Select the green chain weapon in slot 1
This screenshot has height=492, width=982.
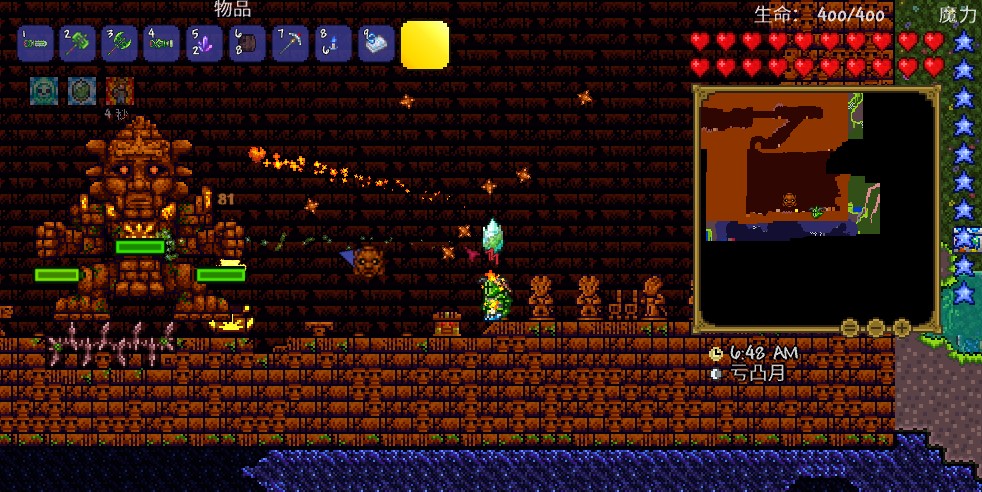[36, 45]
